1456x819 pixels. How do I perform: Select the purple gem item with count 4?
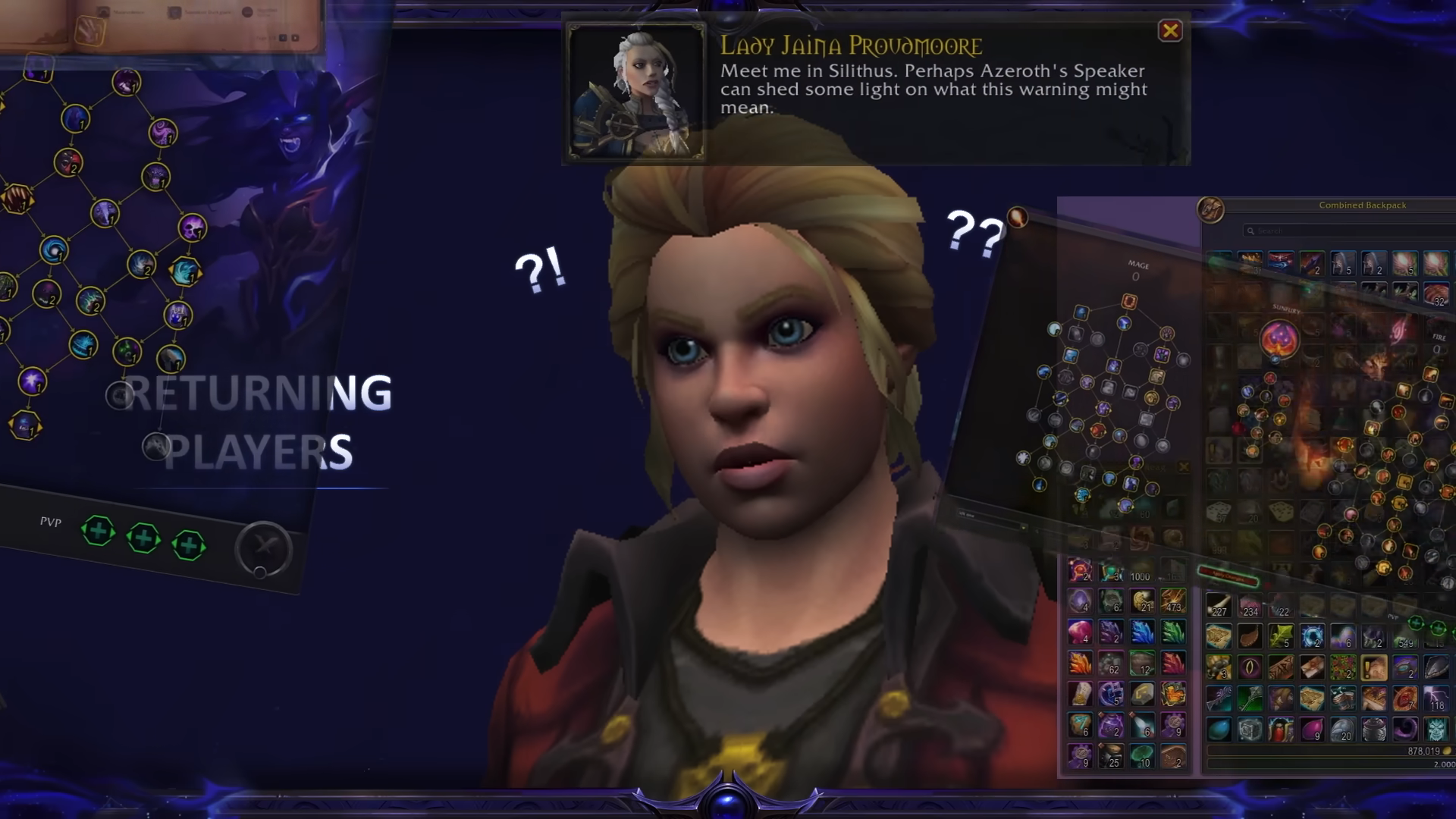click(1081, 601)
